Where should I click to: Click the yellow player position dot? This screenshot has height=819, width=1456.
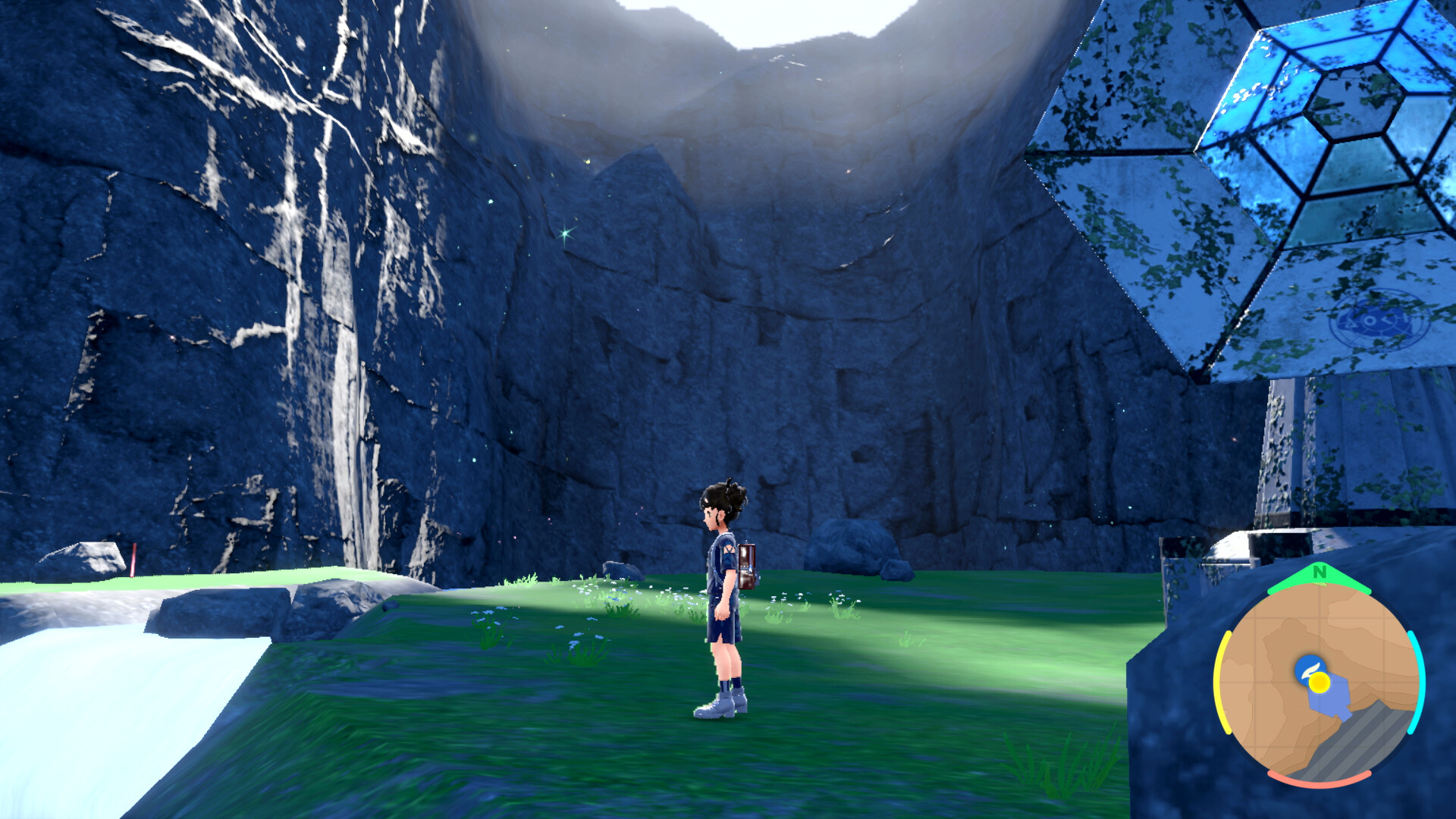point(1320,682)
